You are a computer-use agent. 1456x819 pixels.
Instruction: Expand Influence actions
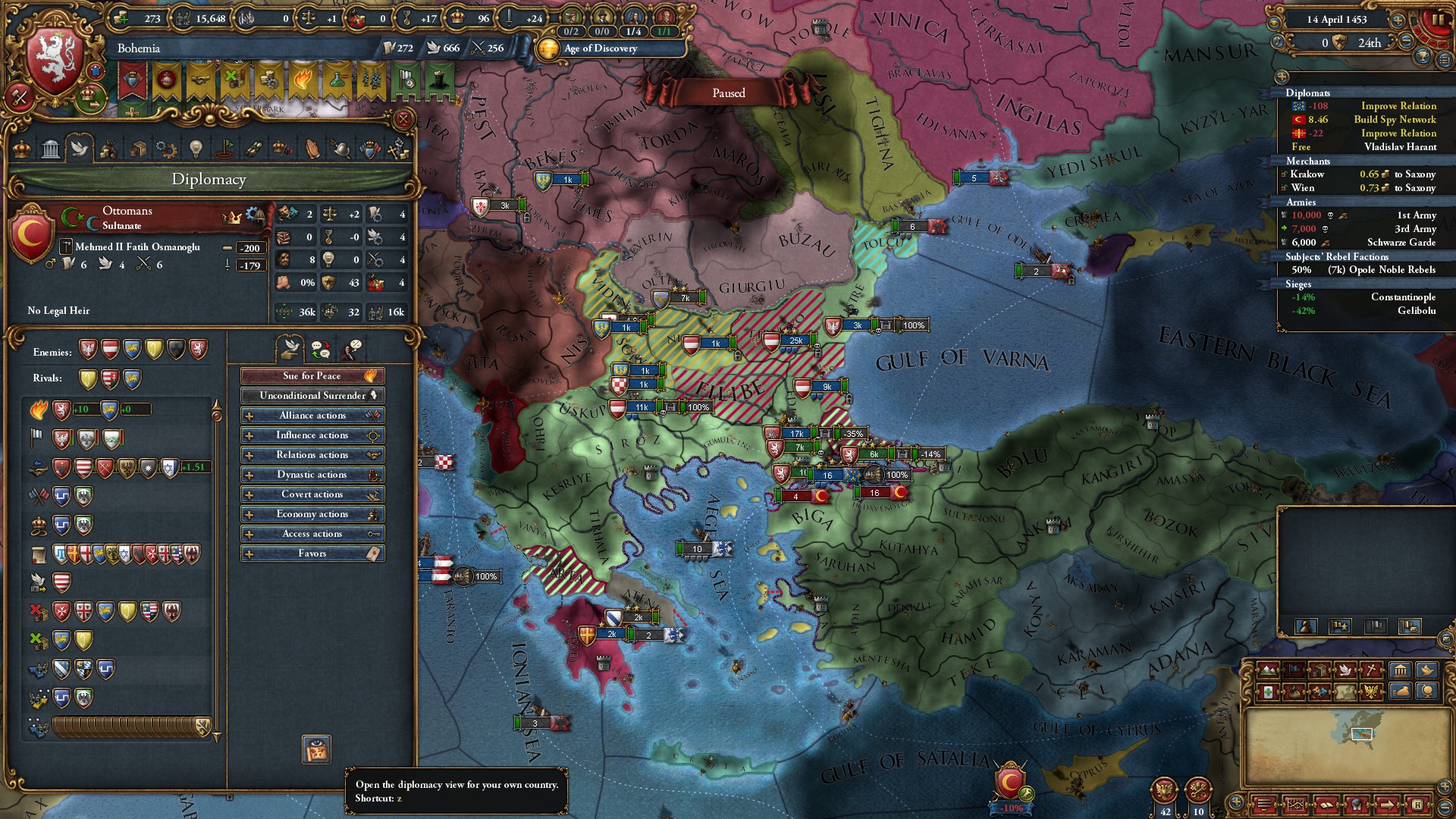[312, 435]
